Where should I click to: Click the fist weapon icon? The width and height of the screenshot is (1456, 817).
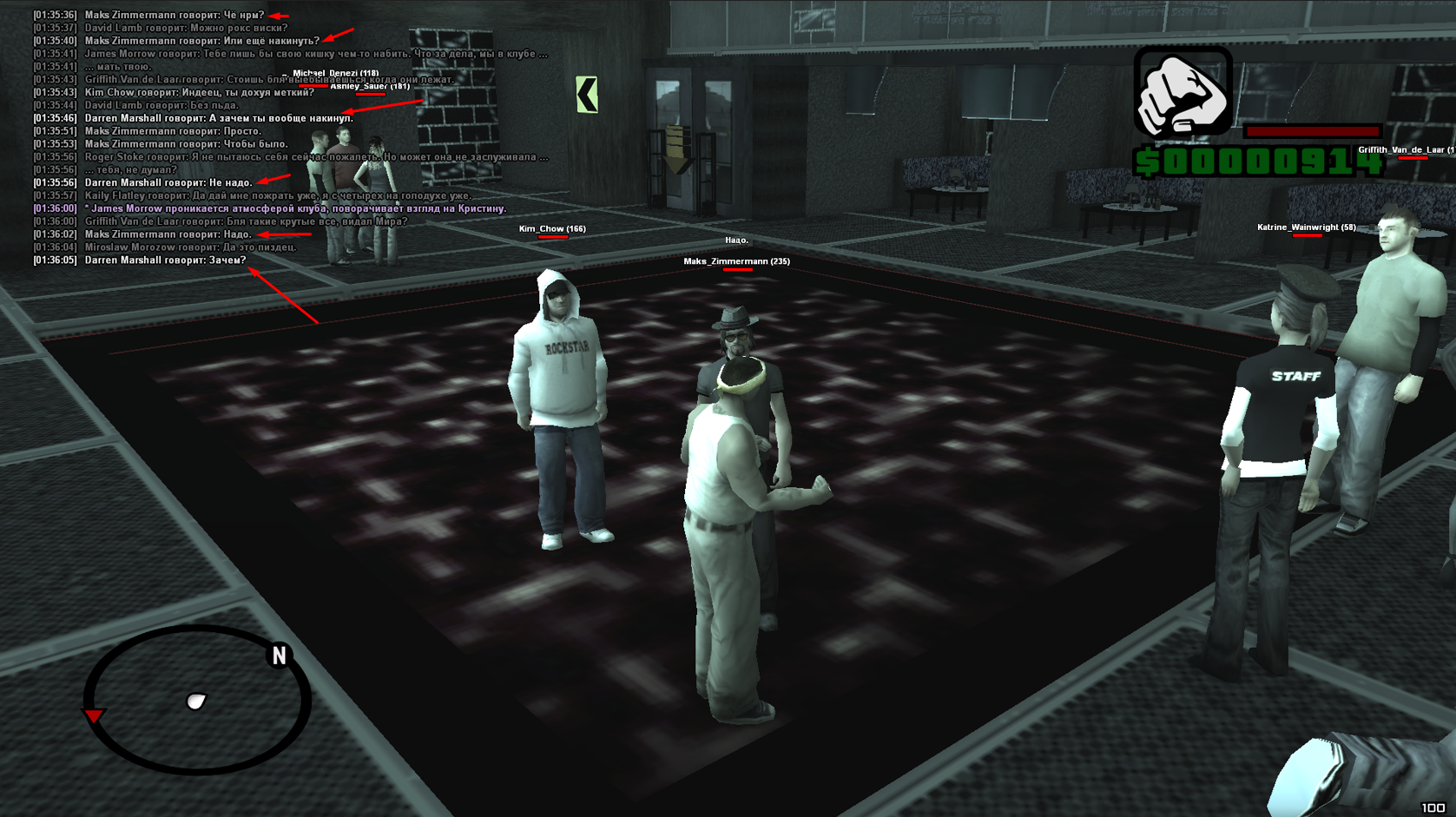(x=1183, y=92)
